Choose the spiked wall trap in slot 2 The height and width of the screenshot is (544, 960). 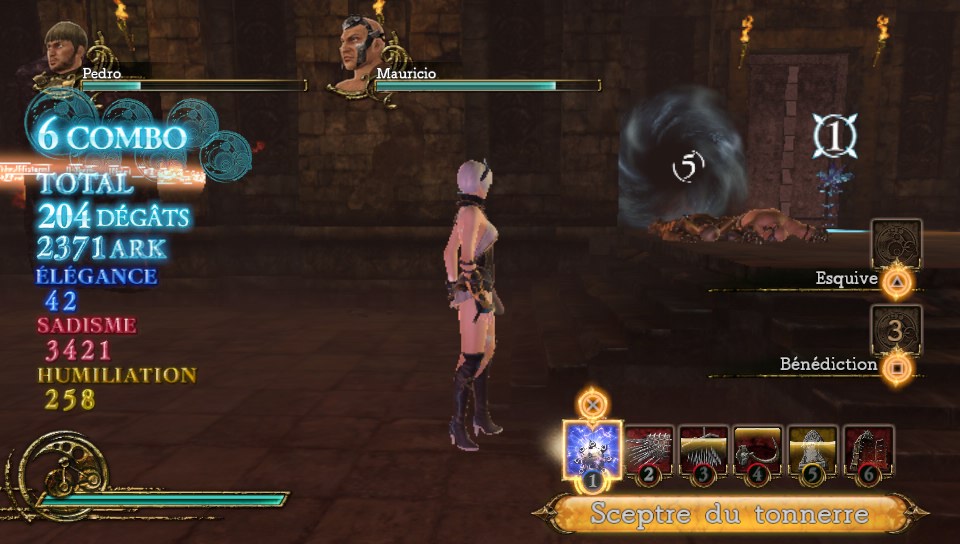coord(649,452)
